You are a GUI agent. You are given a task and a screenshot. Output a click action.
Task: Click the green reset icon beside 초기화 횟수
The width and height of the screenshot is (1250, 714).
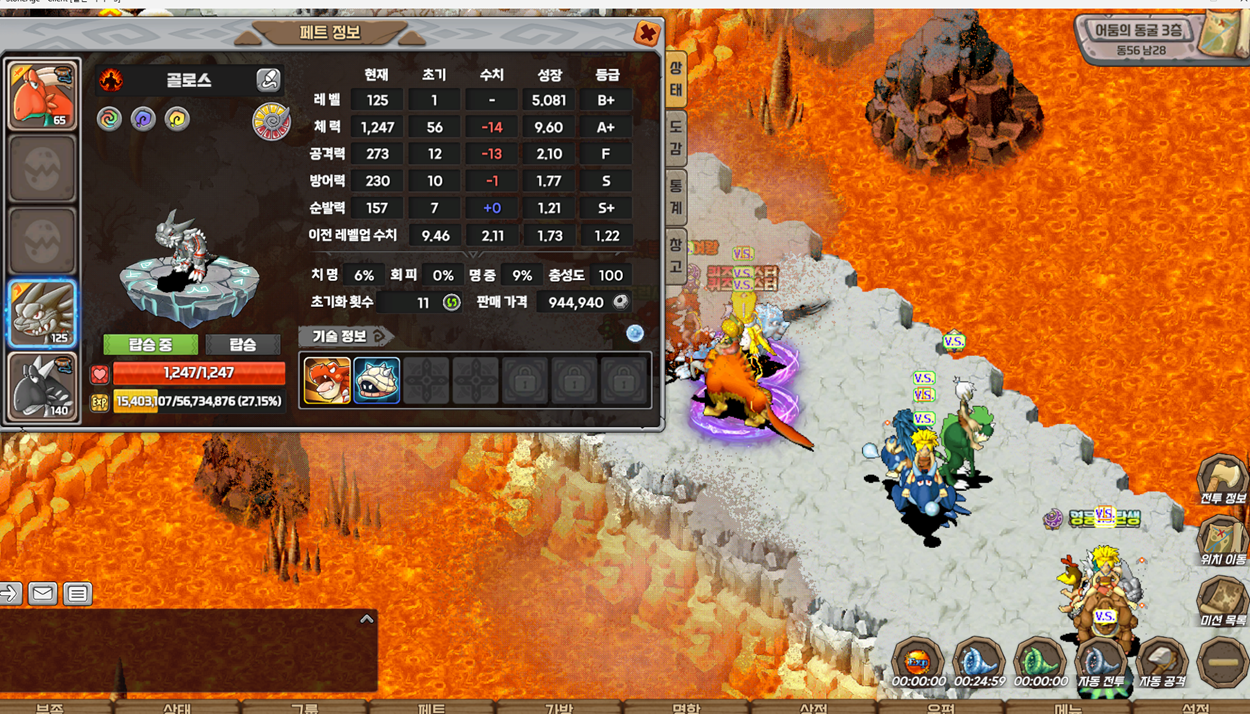(452, 302)
